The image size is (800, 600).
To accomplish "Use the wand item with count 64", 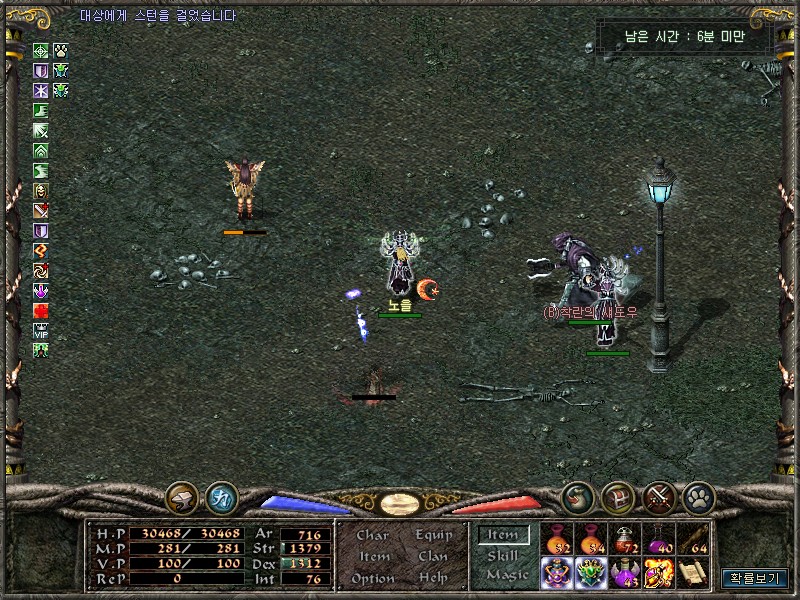I will (x=693, y=538).
